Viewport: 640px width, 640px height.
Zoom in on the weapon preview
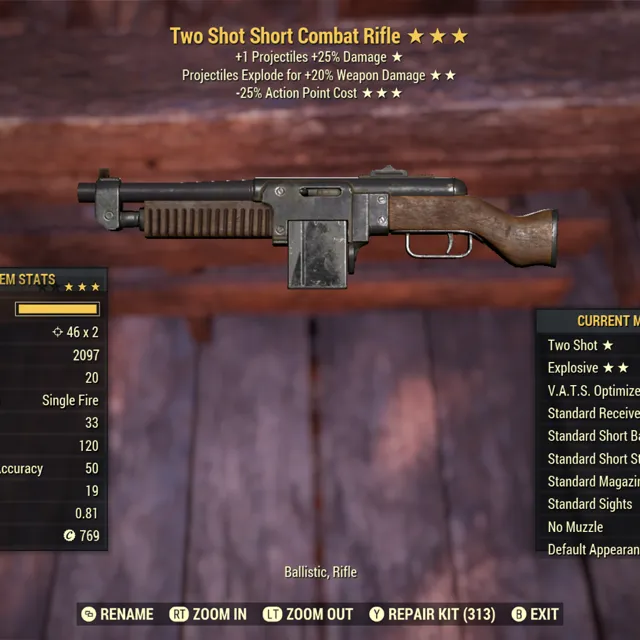point(208,614)
